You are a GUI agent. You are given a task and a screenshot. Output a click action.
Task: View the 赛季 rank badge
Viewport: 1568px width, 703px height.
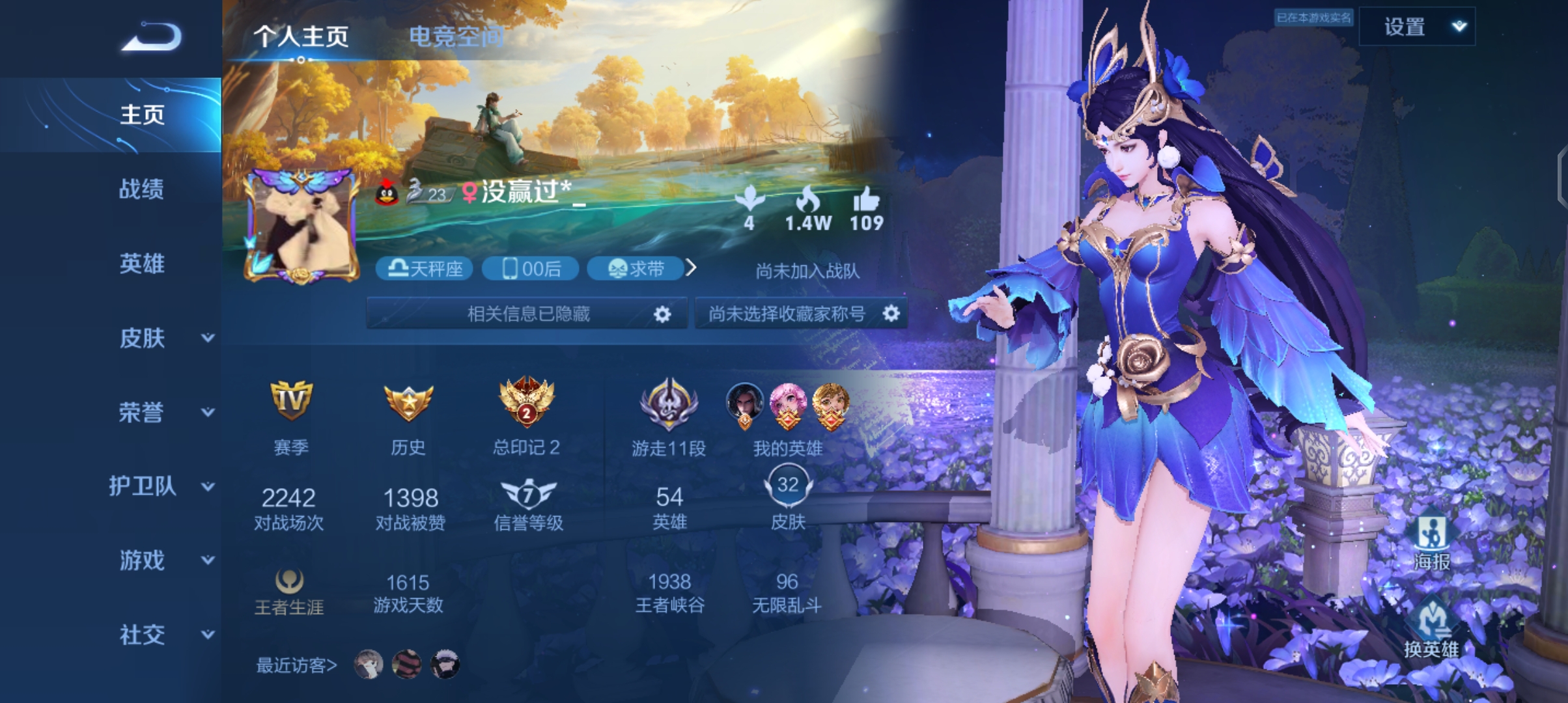[x=290, y=402]
